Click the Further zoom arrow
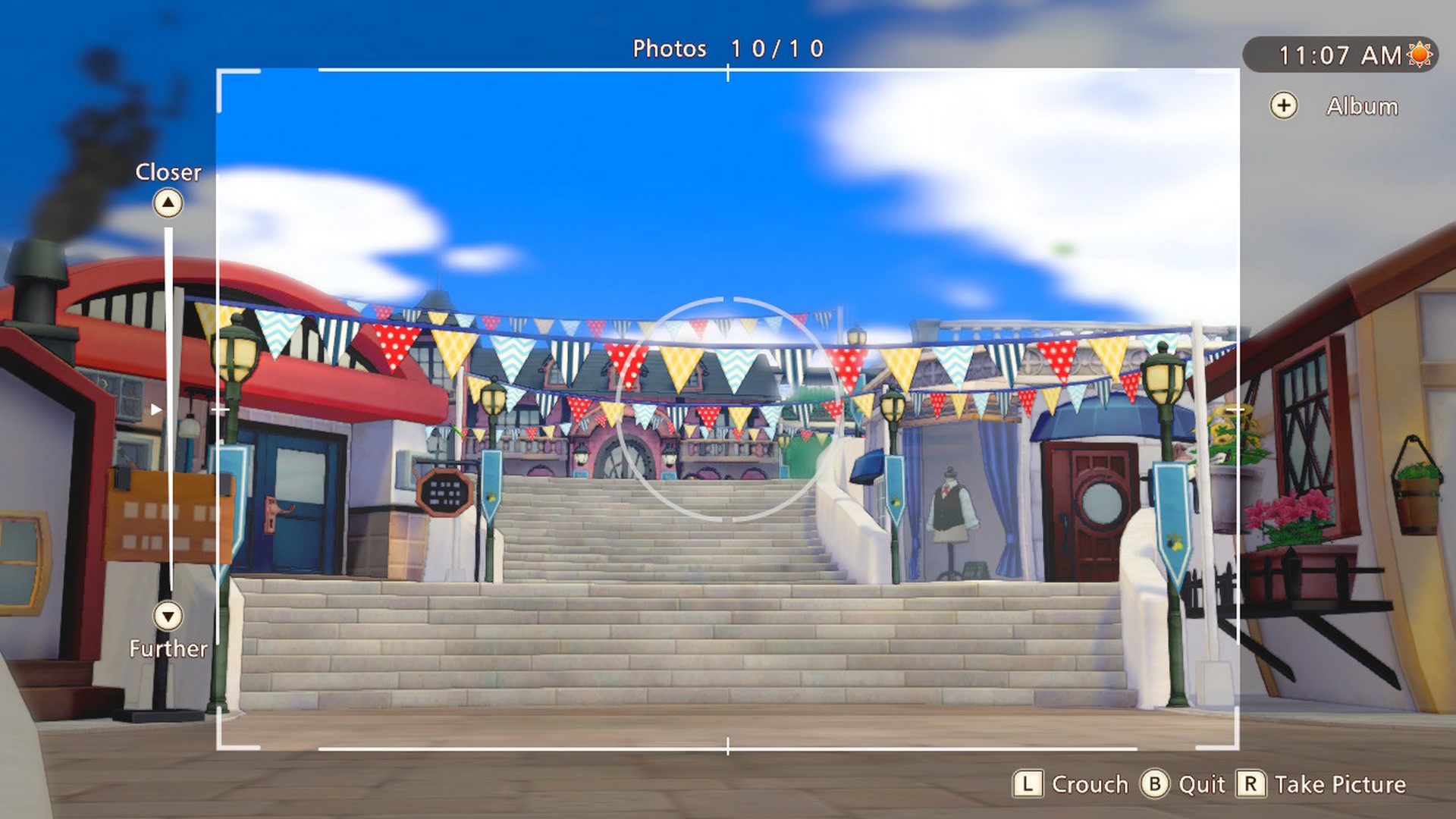Image resolution: width=1456 pixels, height=819 pixels. [168, 616]
